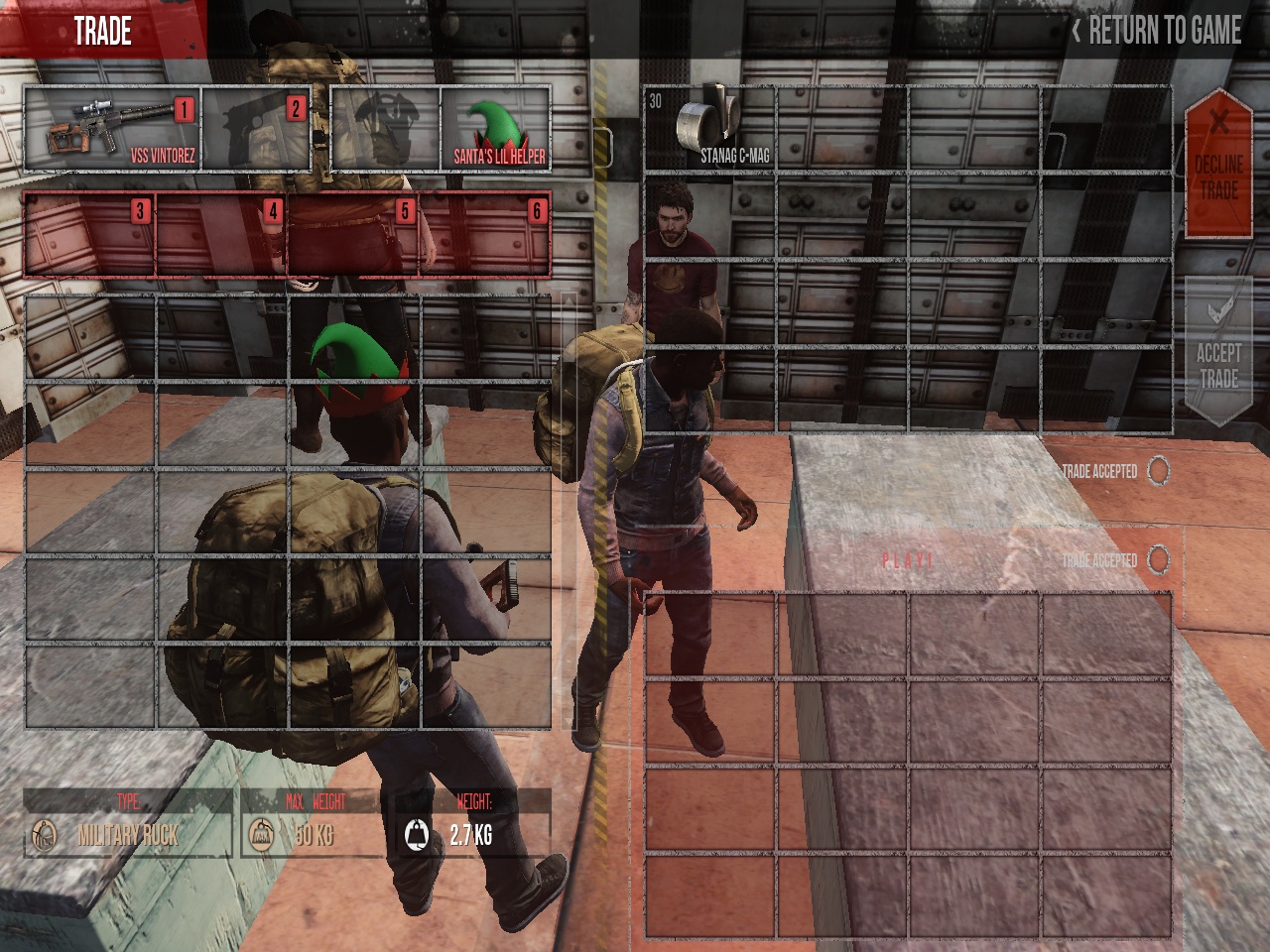Viewport: 1270px width, 952px height.
Task: Decline the trade offer
Action: click(x=1218, y=166)
